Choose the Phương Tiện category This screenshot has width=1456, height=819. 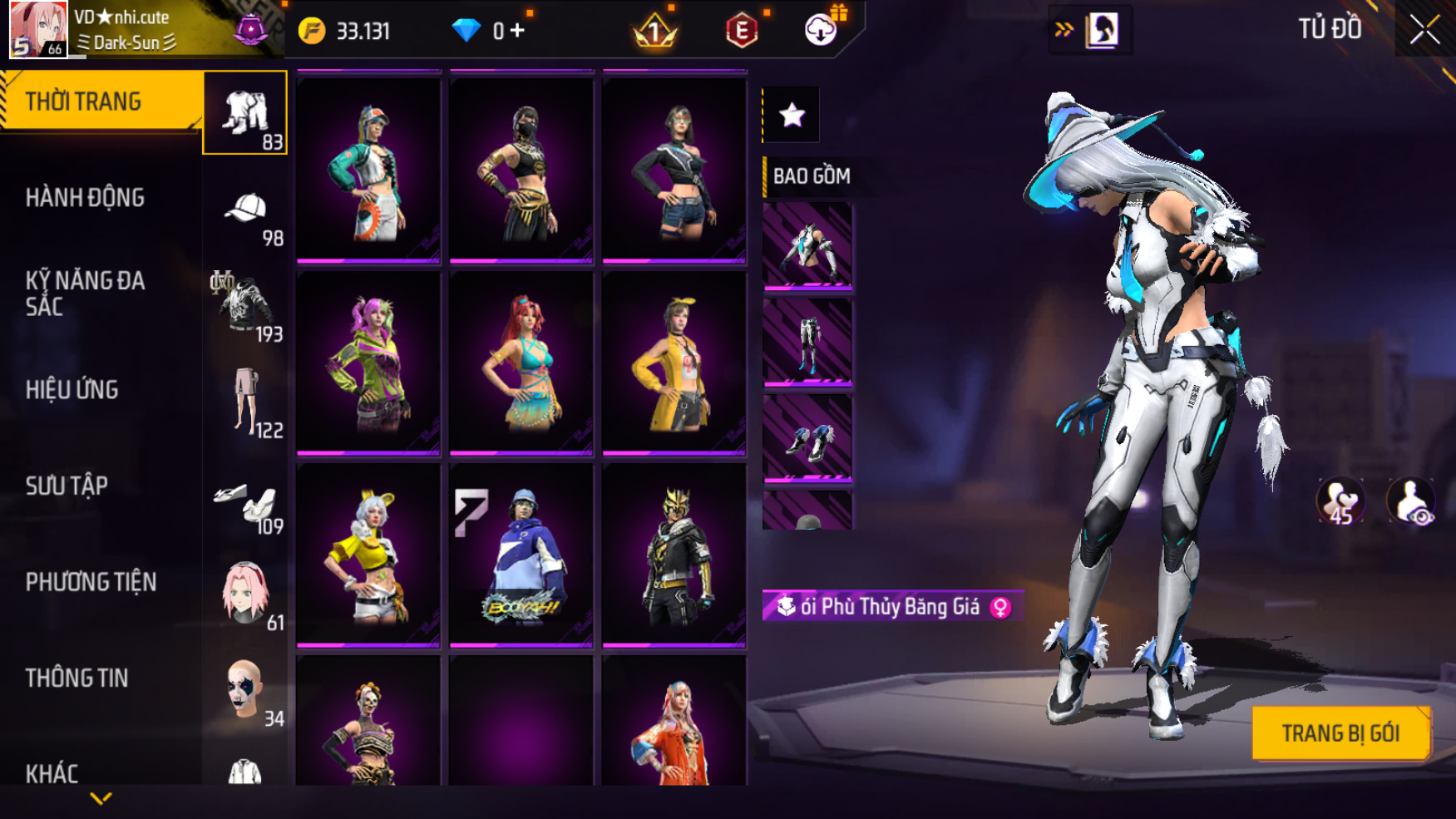(x=91, y=582)
